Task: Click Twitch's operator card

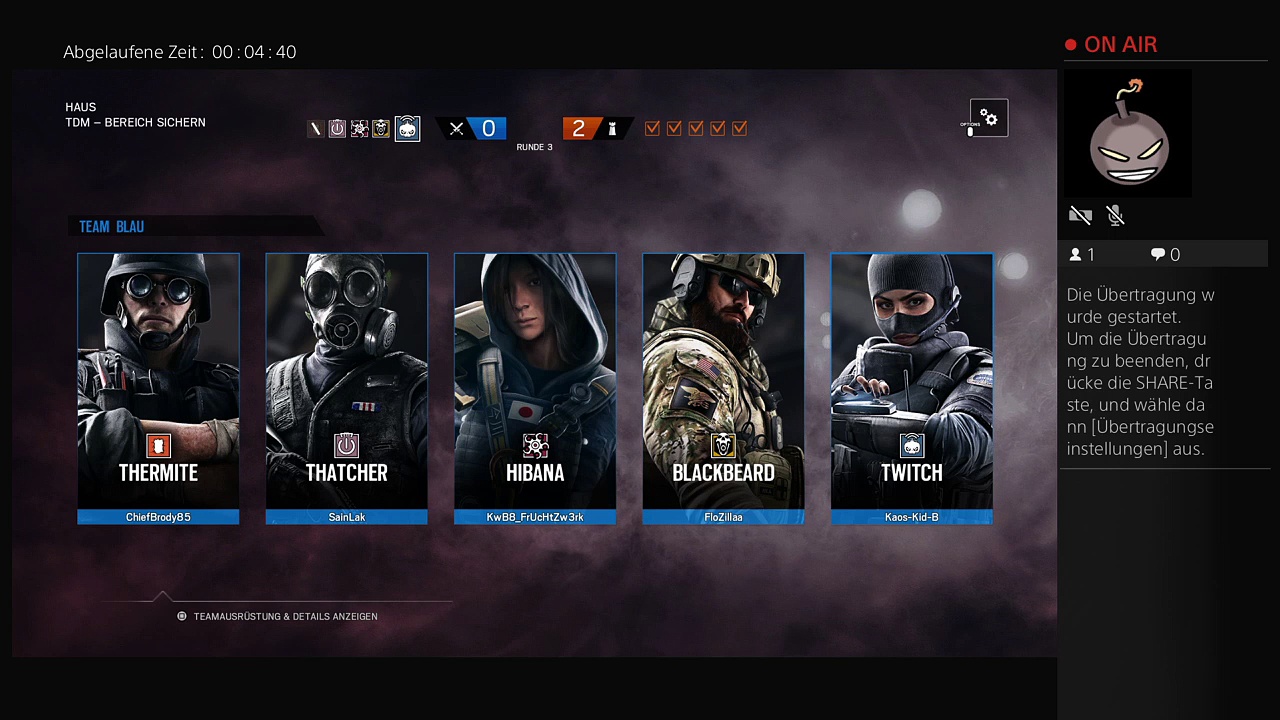Action: (x=911, y=388)
